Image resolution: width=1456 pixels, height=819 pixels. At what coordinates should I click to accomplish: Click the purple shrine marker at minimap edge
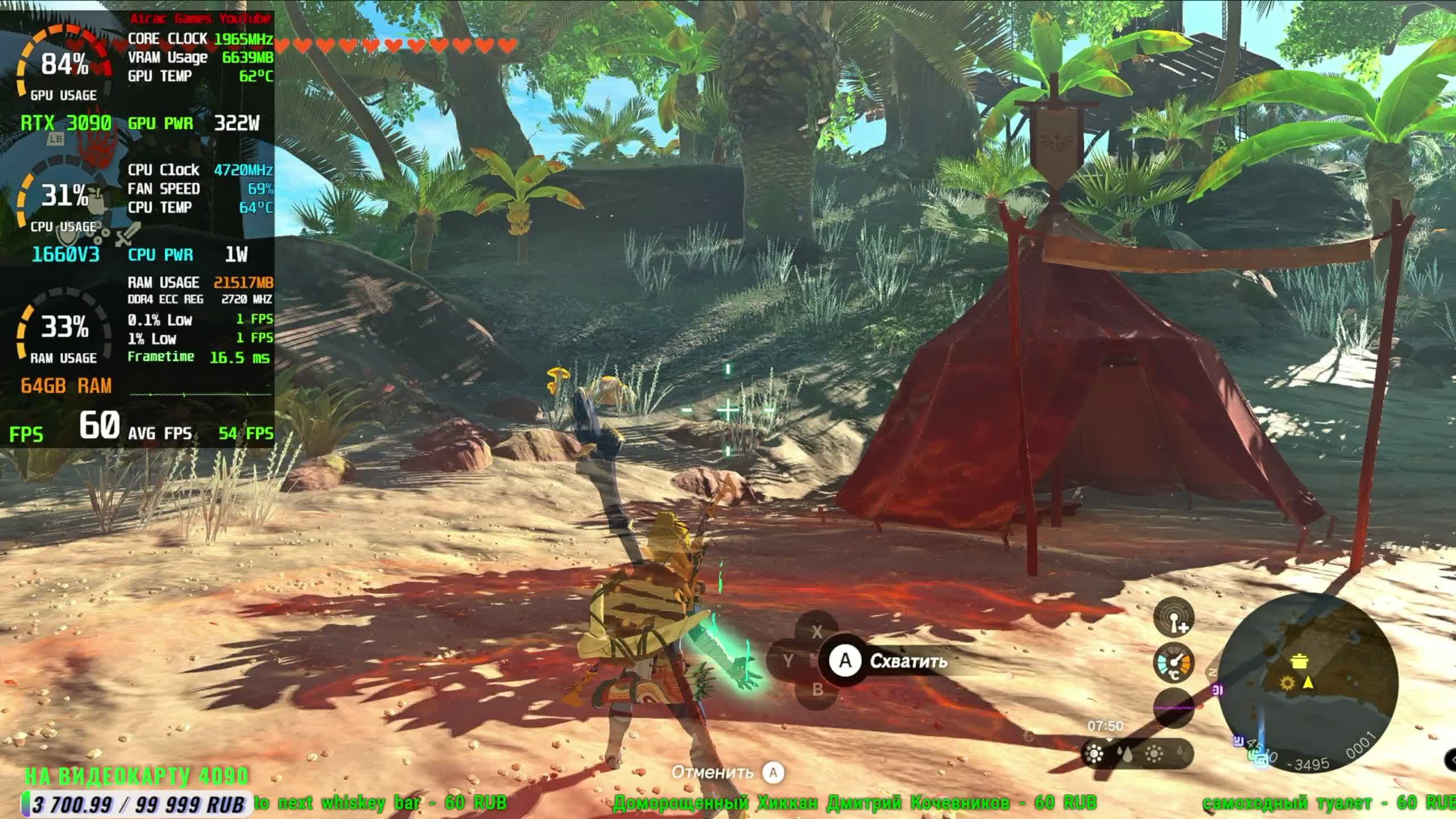1217,690
